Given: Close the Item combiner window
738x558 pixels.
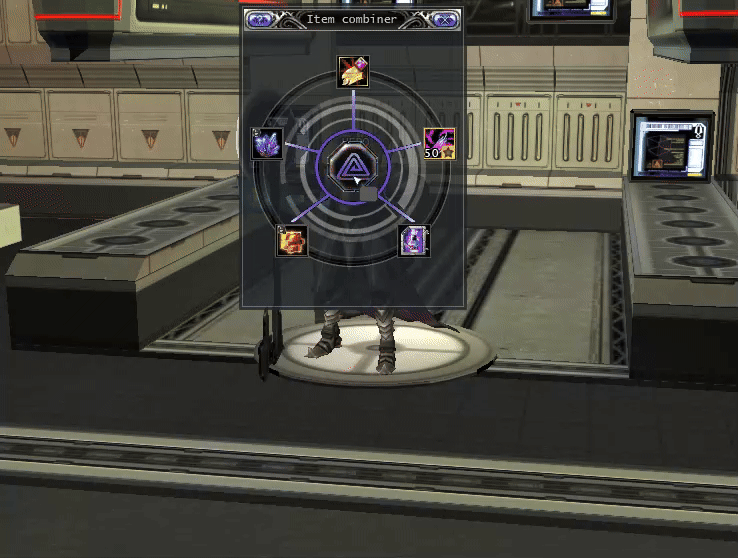Looking at the screenshot, I should pos(447,18).
